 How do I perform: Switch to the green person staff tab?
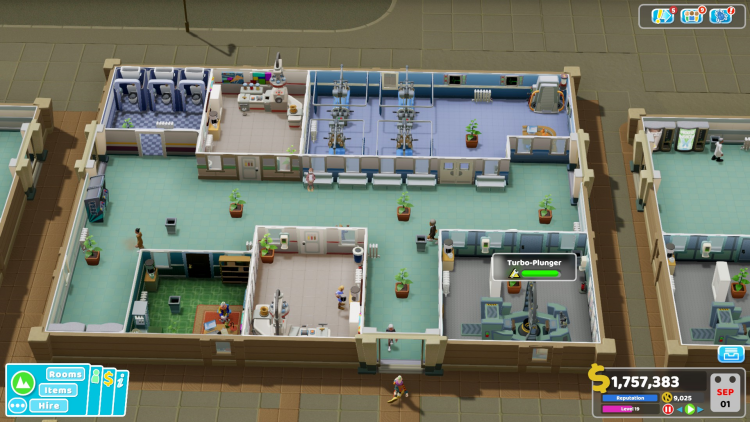coord(94,380)
